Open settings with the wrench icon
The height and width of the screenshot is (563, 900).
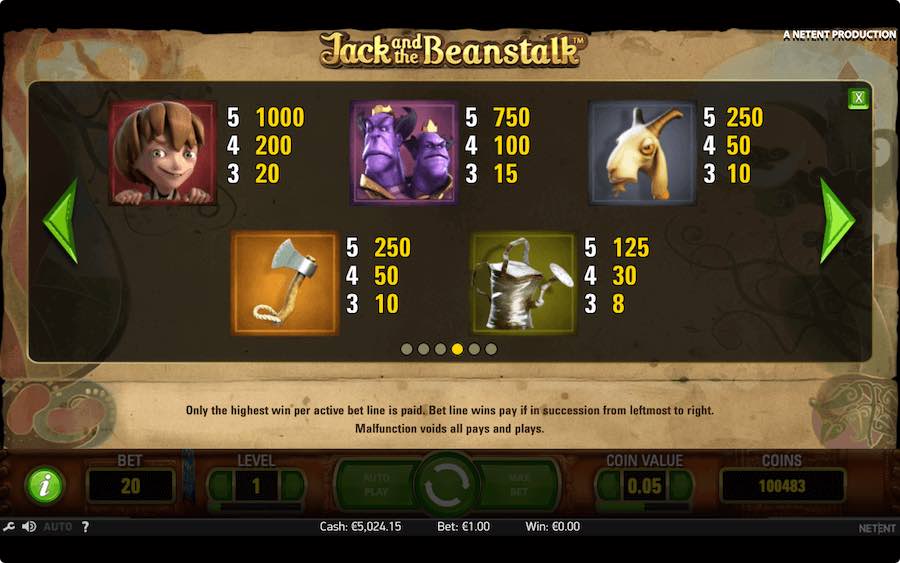coord(10,527)
